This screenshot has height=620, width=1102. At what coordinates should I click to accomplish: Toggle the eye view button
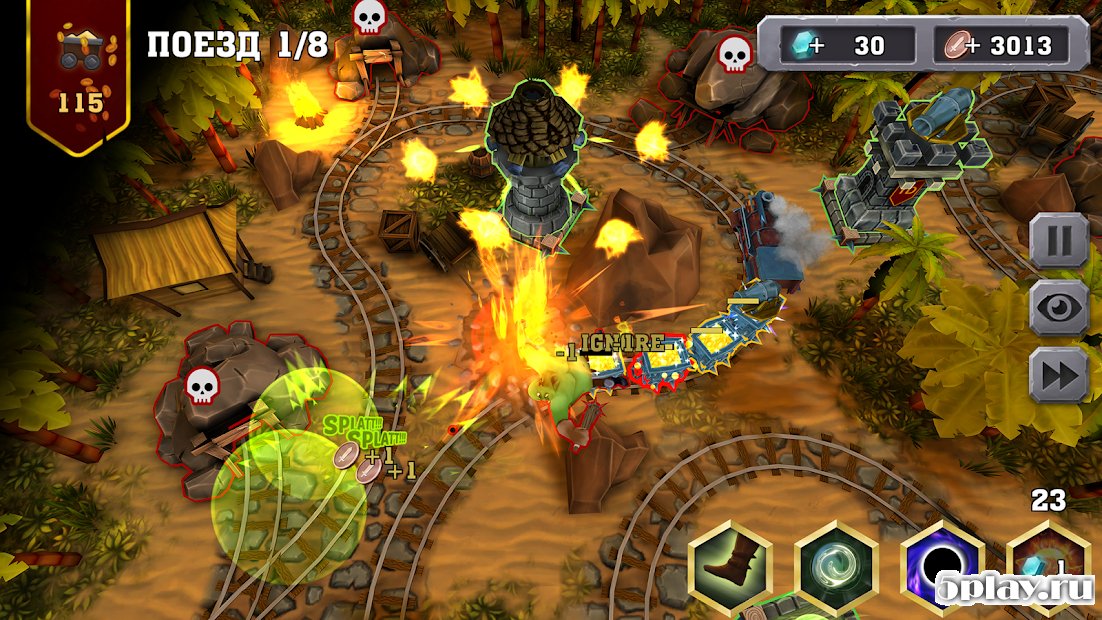(1058, 308)
